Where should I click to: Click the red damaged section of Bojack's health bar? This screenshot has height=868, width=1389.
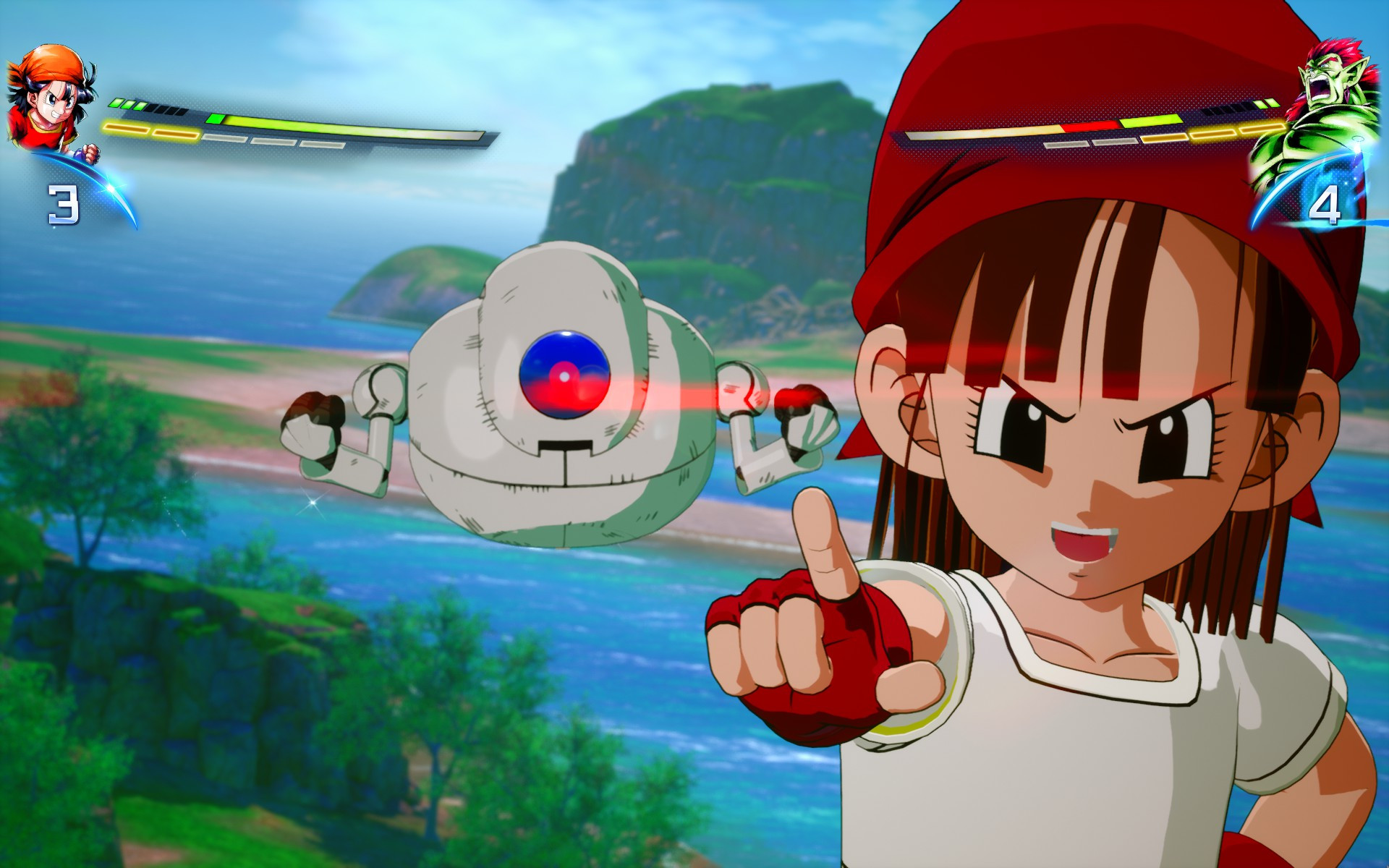(x=1089, y=127)
